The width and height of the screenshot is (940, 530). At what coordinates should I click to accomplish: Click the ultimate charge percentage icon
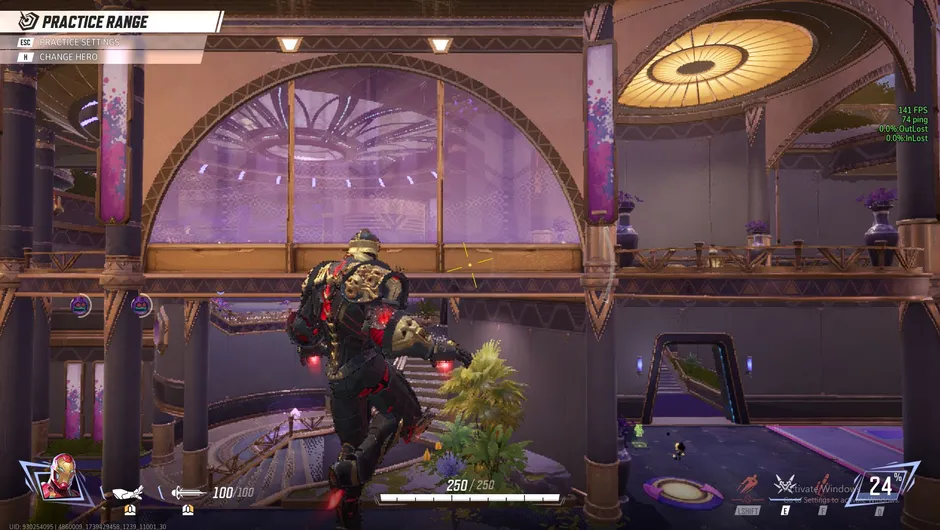point(882,485)
